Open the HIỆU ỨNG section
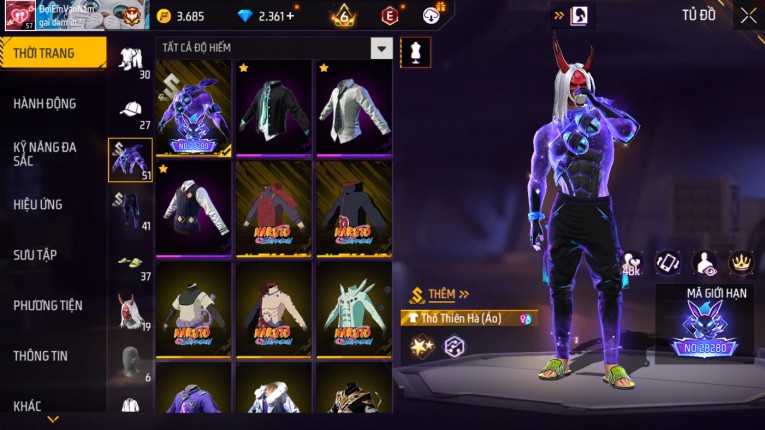This screenshot has height=430, width=765. (x=38, y=204)
